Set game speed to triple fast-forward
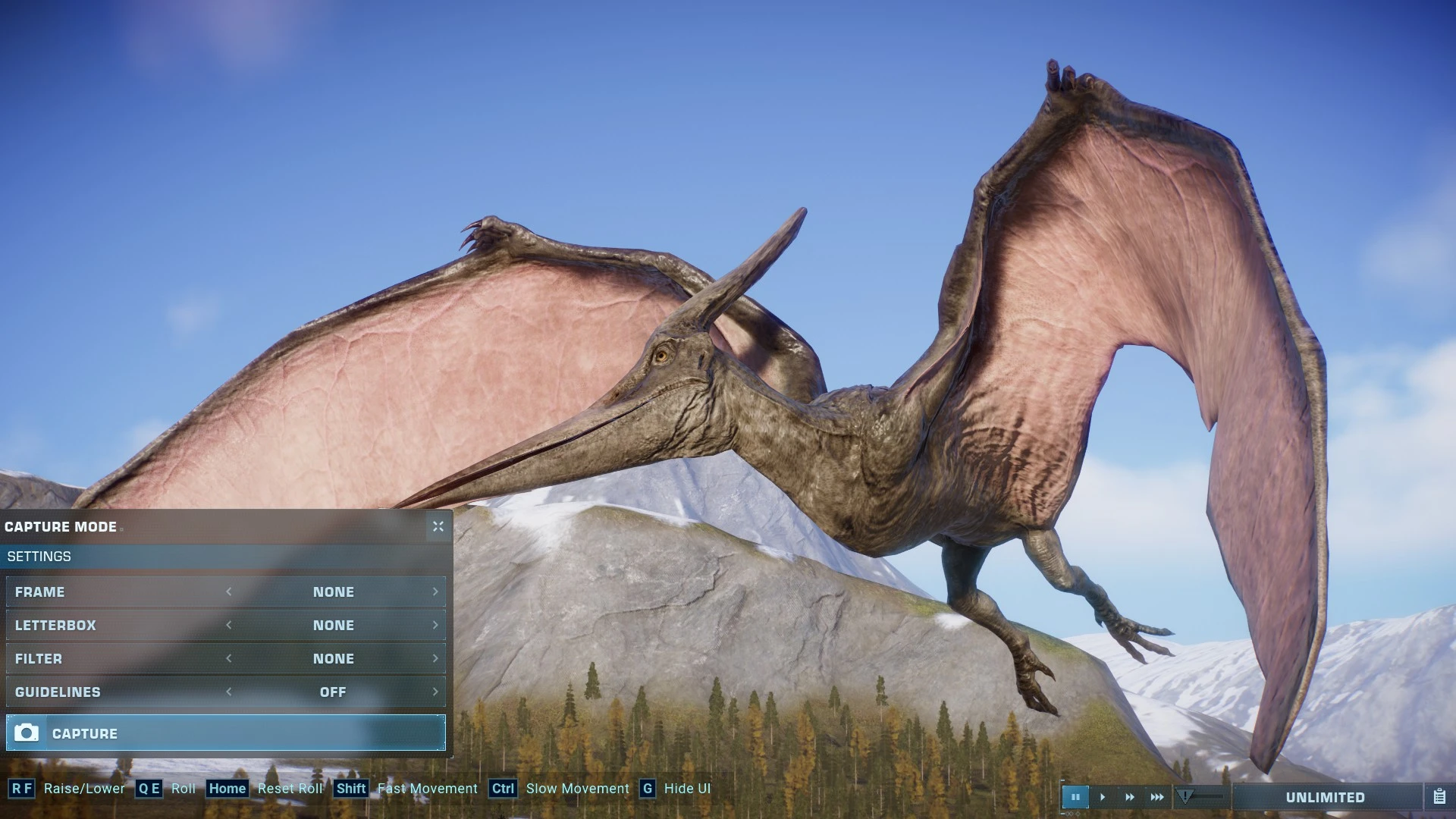The height and width of the screenshot is (819, 1456). pyautogui.click(x=1157, y=797)
